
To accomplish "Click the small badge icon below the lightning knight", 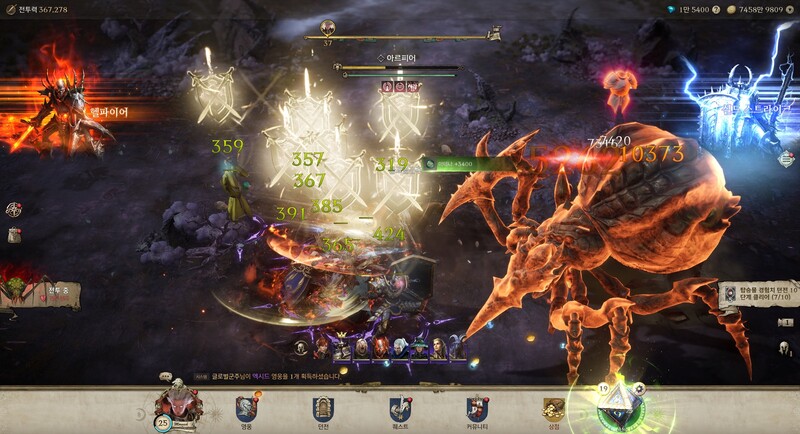I will [786, 158].
